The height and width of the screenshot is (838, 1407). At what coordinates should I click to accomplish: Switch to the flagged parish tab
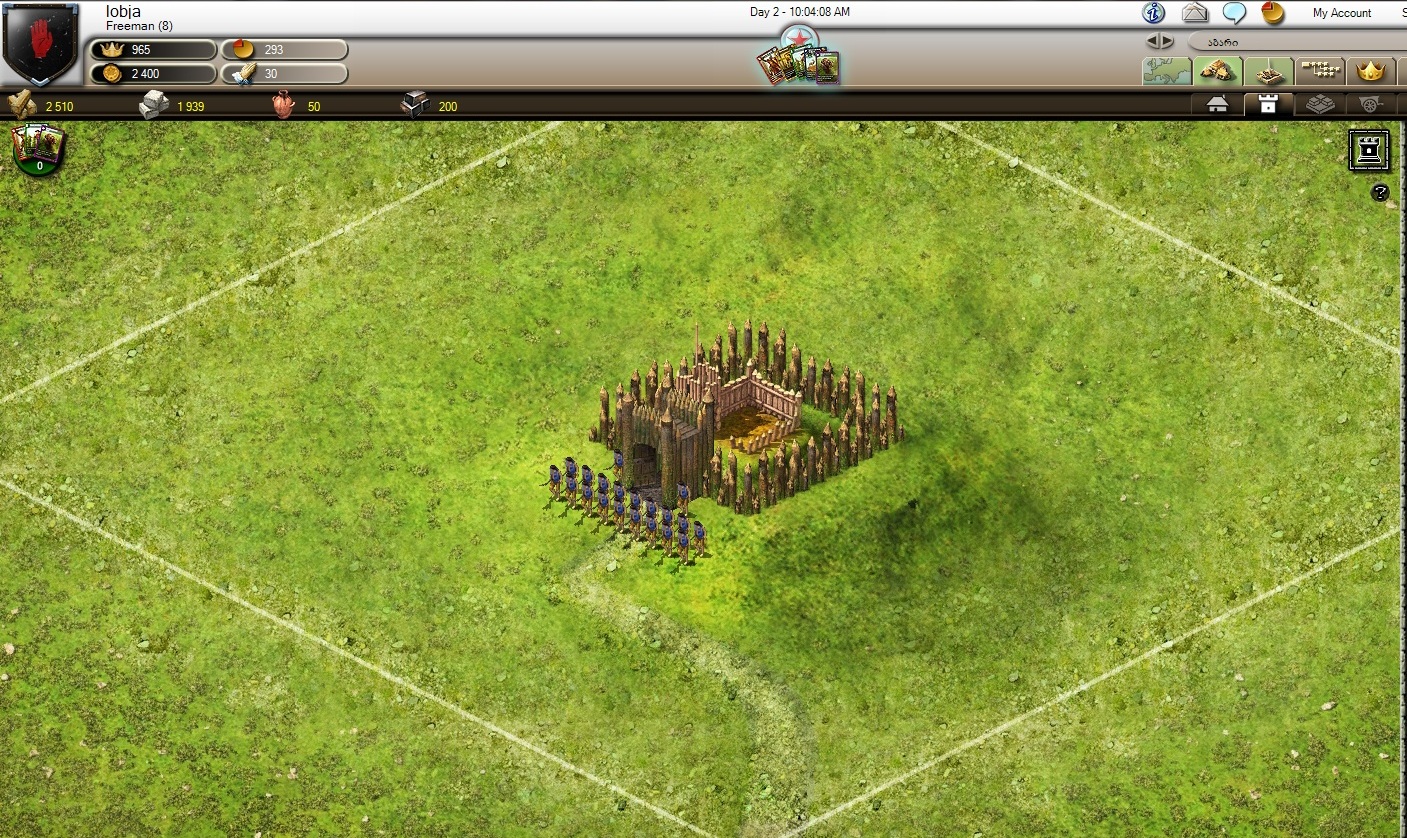(x=1269, y=71)
